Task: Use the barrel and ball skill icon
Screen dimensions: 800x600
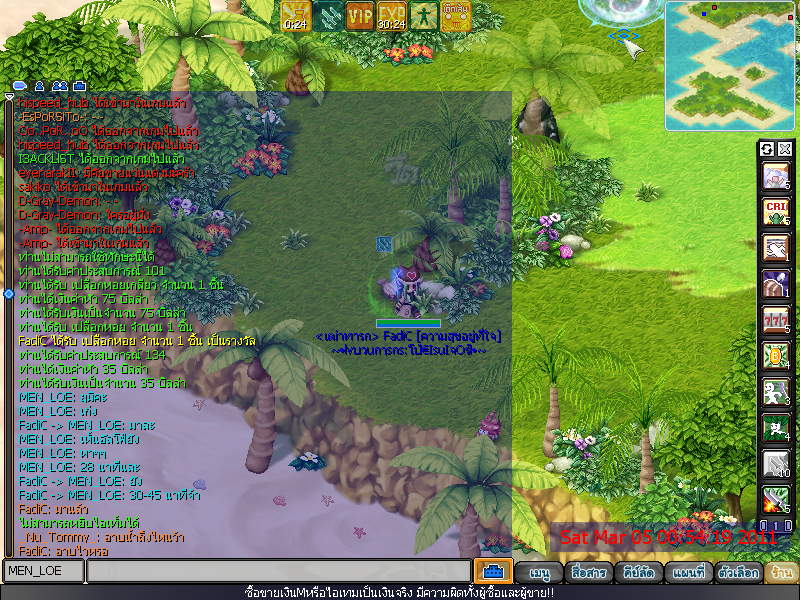Action: click(777, 283)
